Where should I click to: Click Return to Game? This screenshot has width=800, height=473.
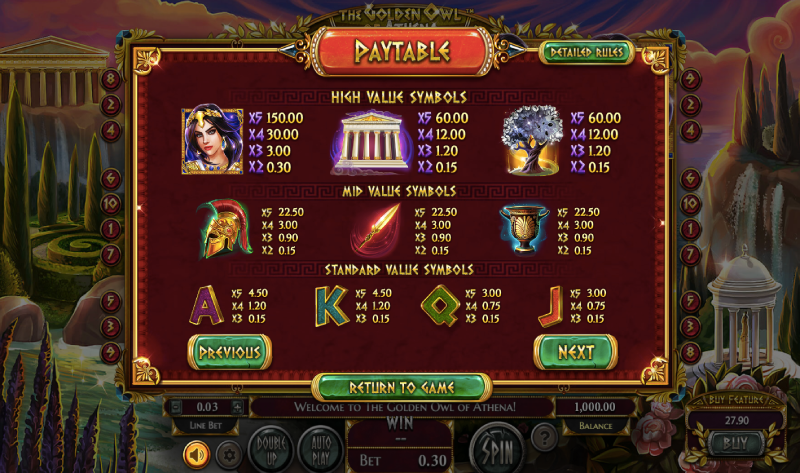point(401,387)
